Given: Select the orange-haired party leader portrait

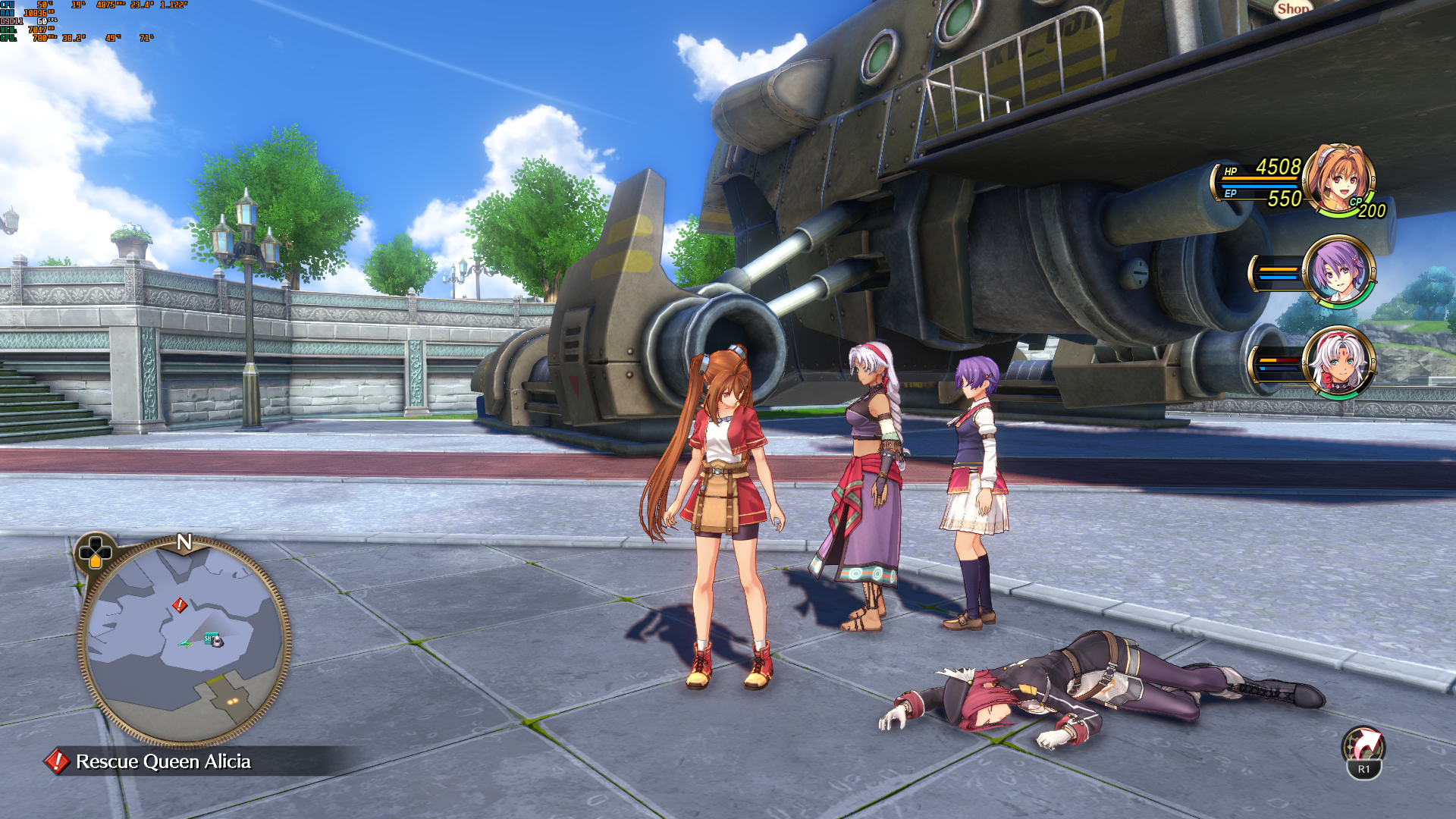Looking at the screenshot, I should [x=1338, y=179].
